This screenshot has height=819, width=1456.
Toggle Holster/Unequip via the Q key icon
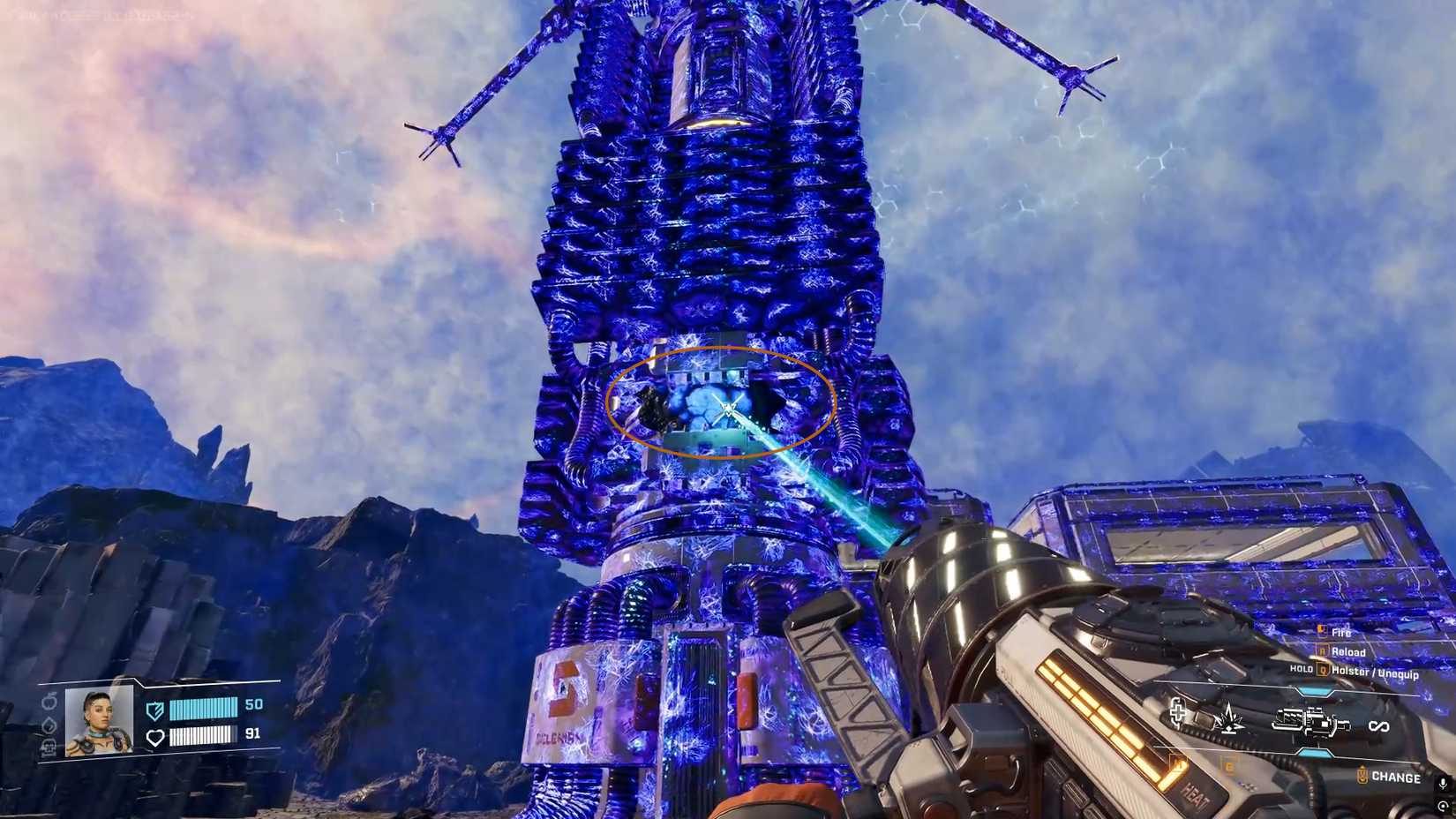pos(1323,670)
